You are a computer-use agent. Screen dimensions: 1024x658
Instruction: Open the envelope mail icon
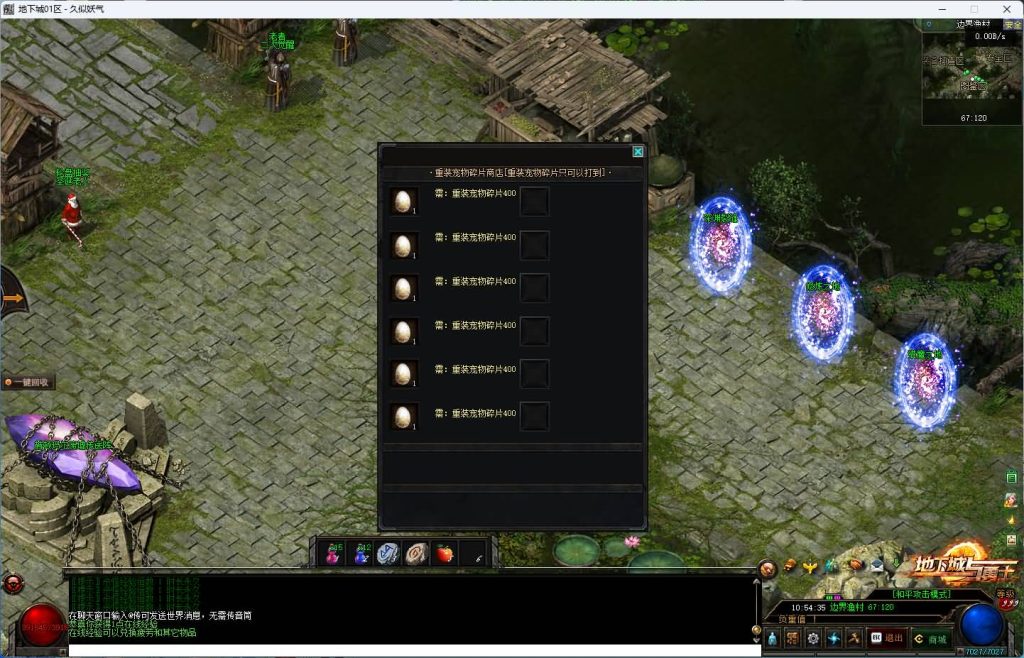tap(876, 565)
